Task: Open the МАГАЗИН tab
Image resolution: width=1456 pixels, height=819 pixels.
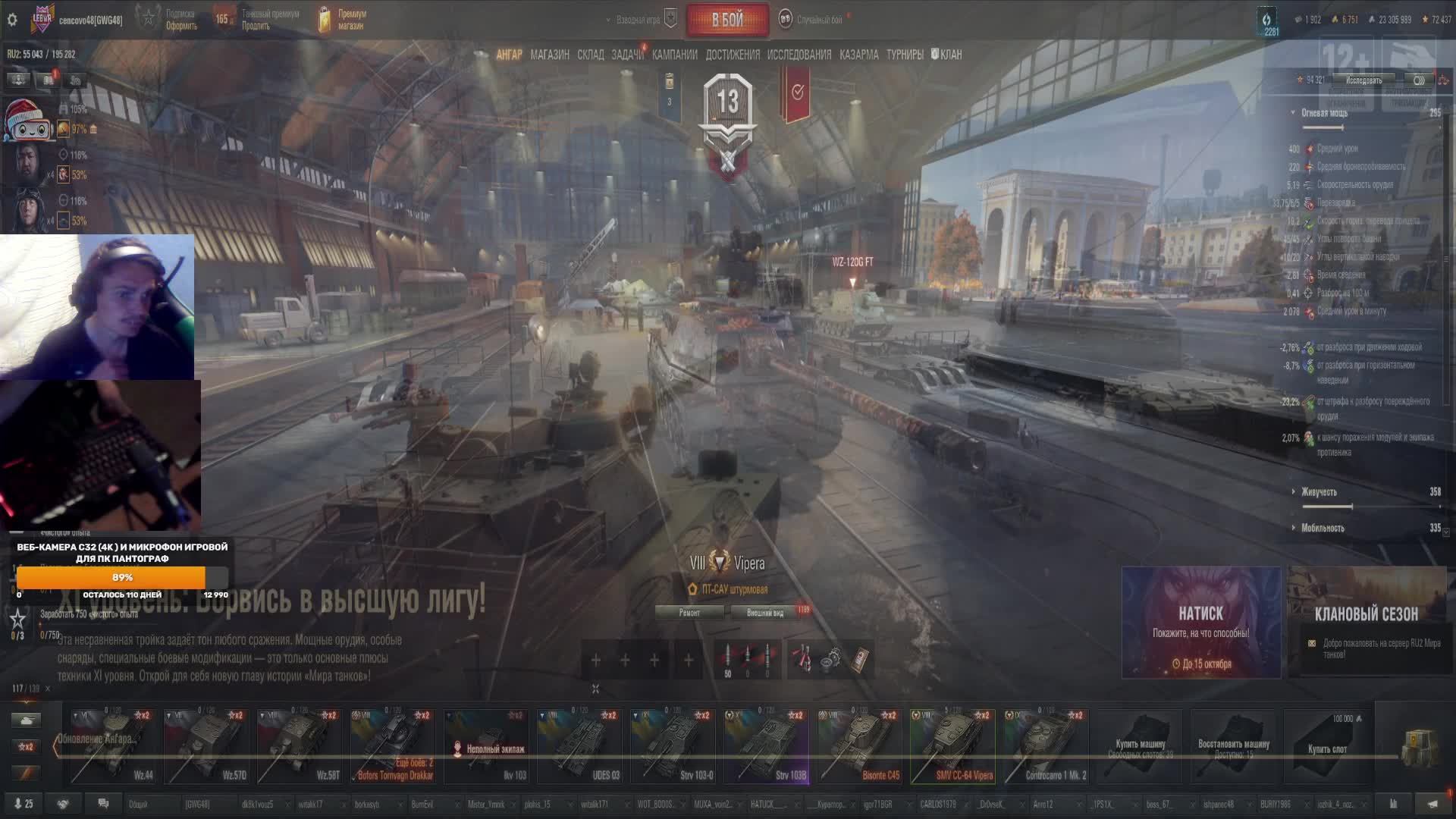Action: [x=550, y=55]
